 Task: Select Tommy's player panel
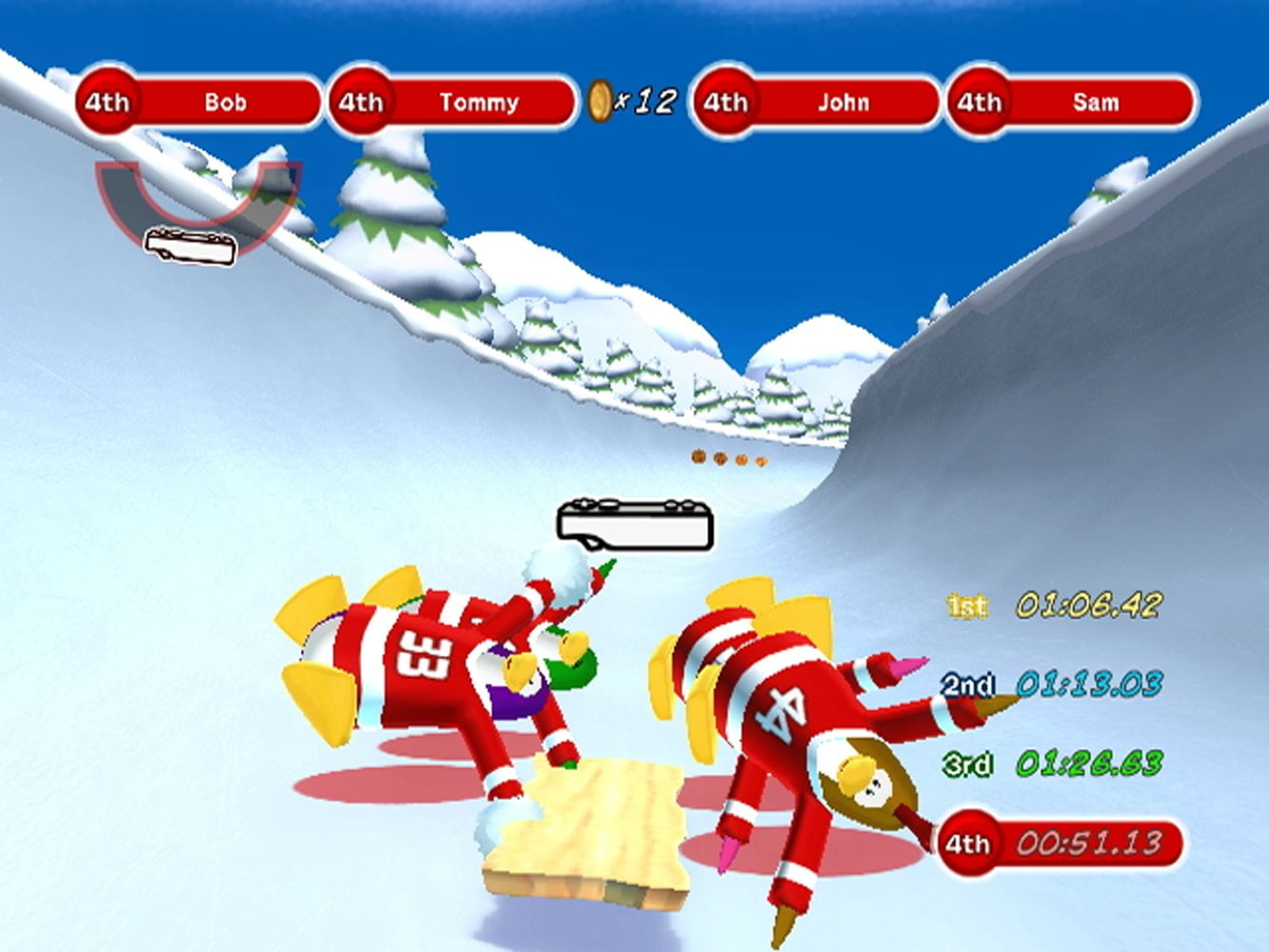(453, 102)
